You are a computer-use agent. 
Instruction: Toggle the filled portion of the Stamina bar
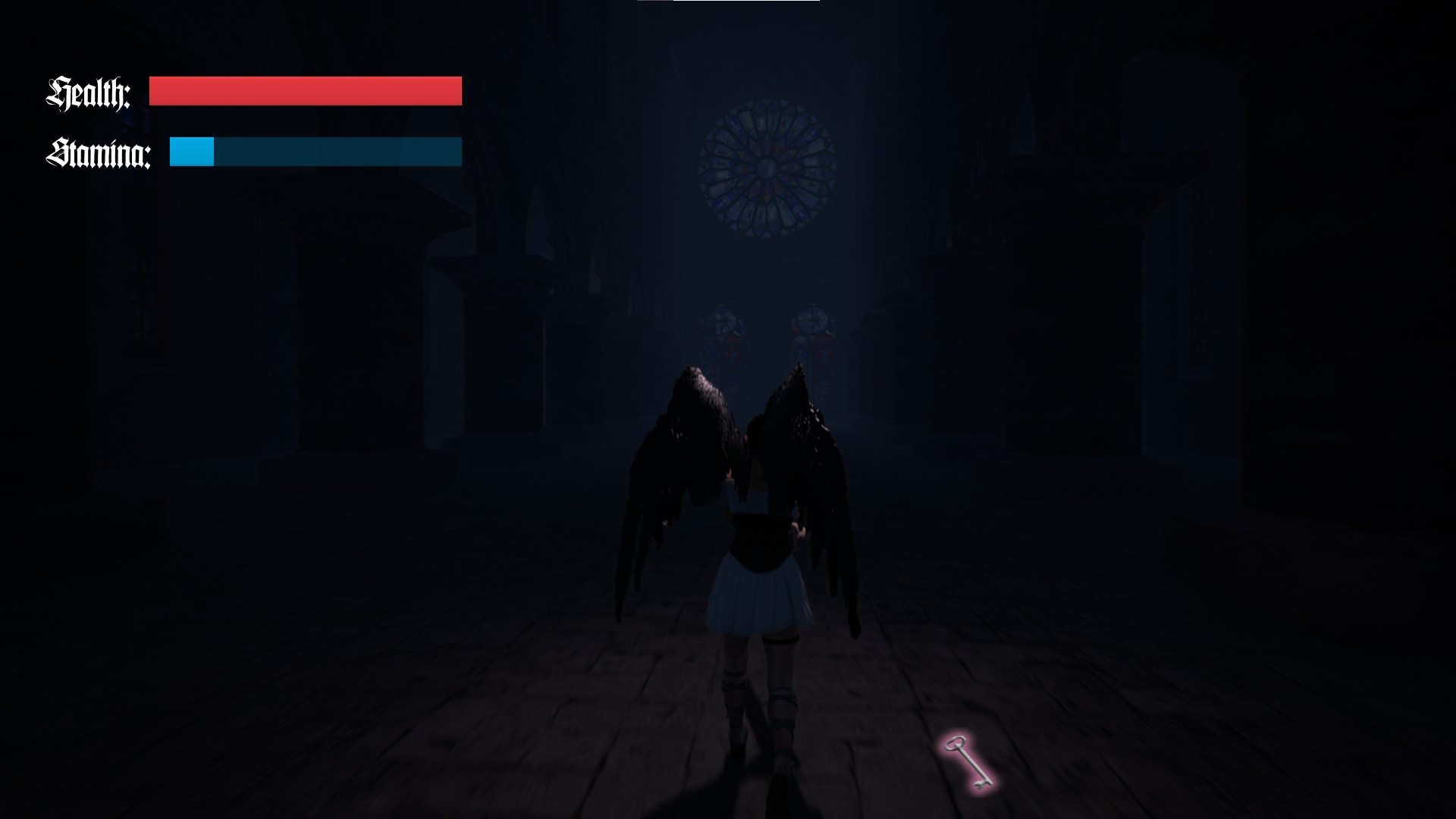click(193, 152)
